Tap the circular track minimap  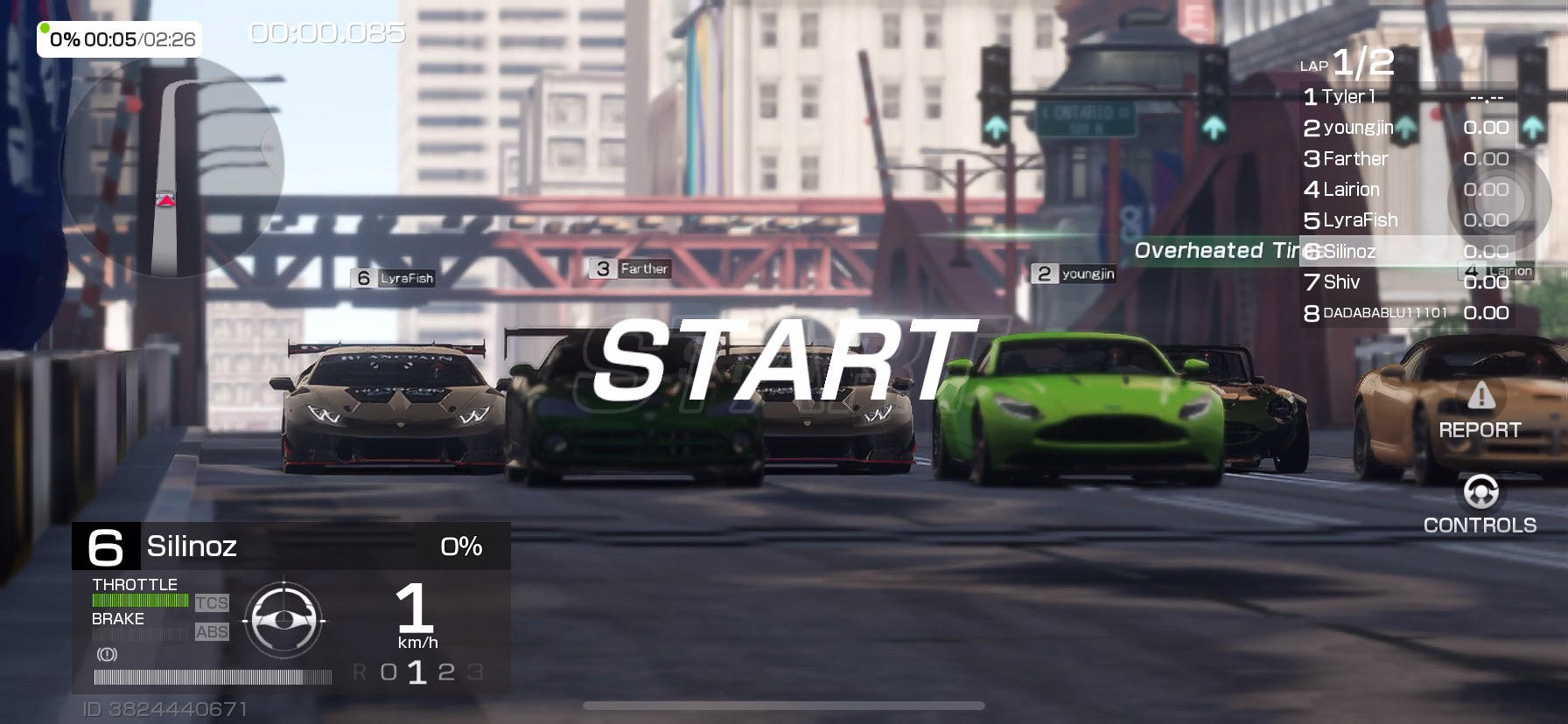point(171,166)
